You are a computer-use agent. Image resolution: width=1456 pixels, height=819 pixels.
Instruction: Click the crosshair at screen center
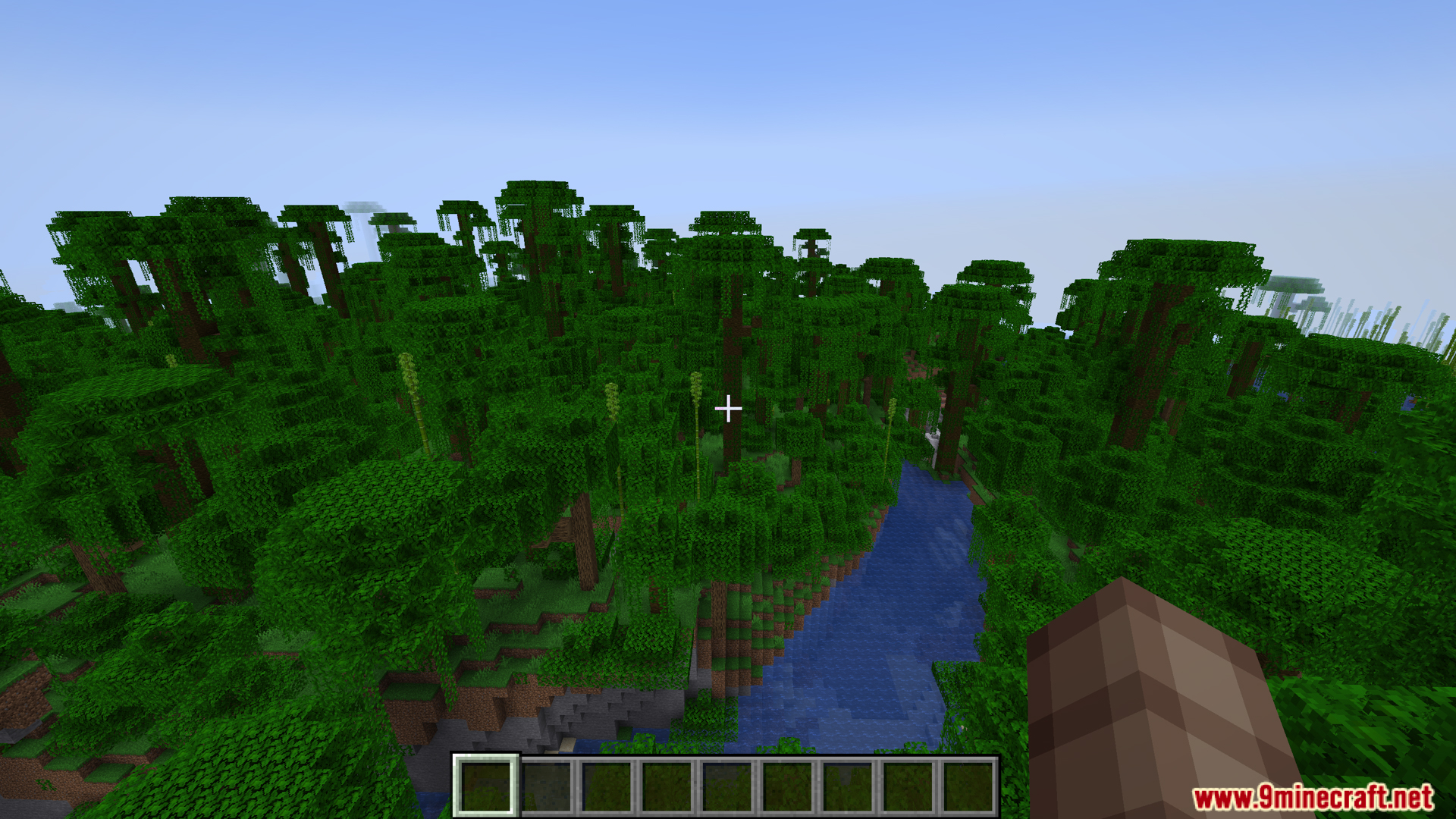728,409
